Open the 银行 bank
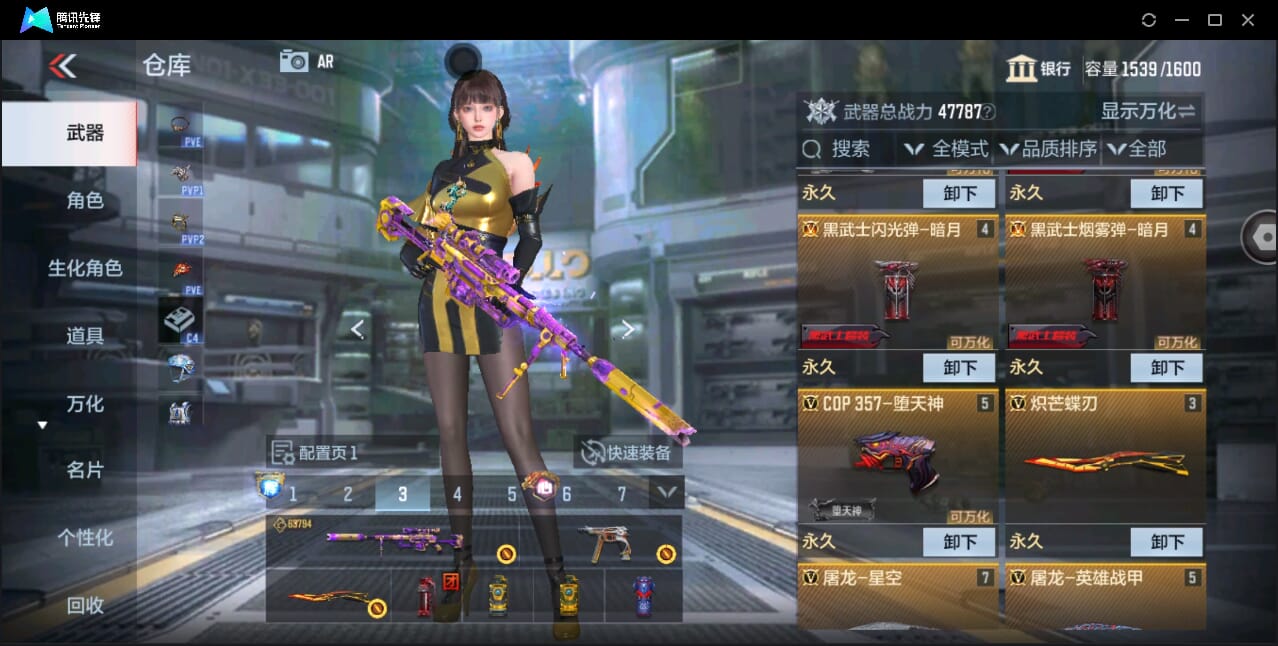This screenshot has width=1278, height=646. point(1039,69)
